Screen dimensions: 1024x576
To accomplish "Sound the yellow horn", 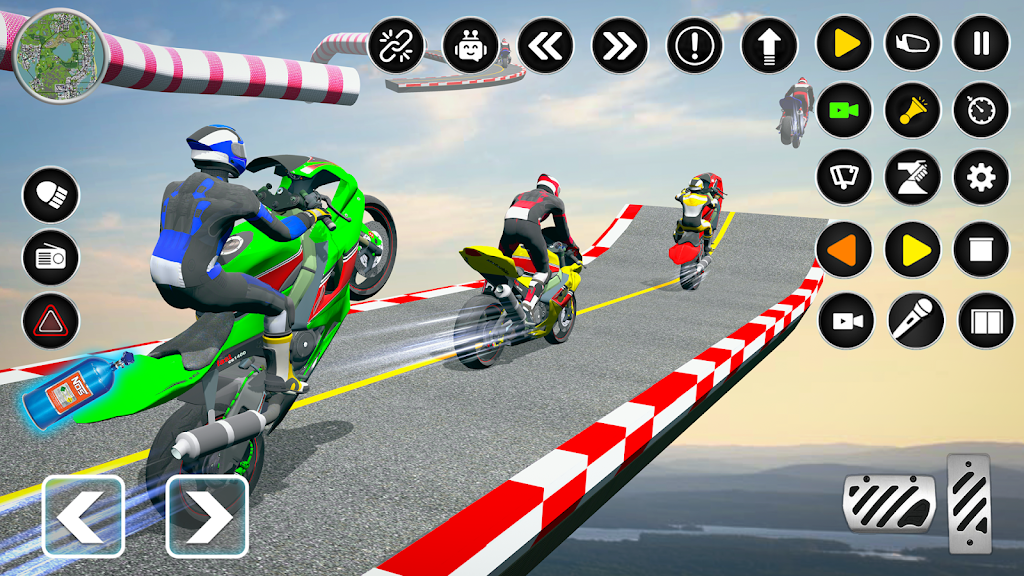I will 913,110.
